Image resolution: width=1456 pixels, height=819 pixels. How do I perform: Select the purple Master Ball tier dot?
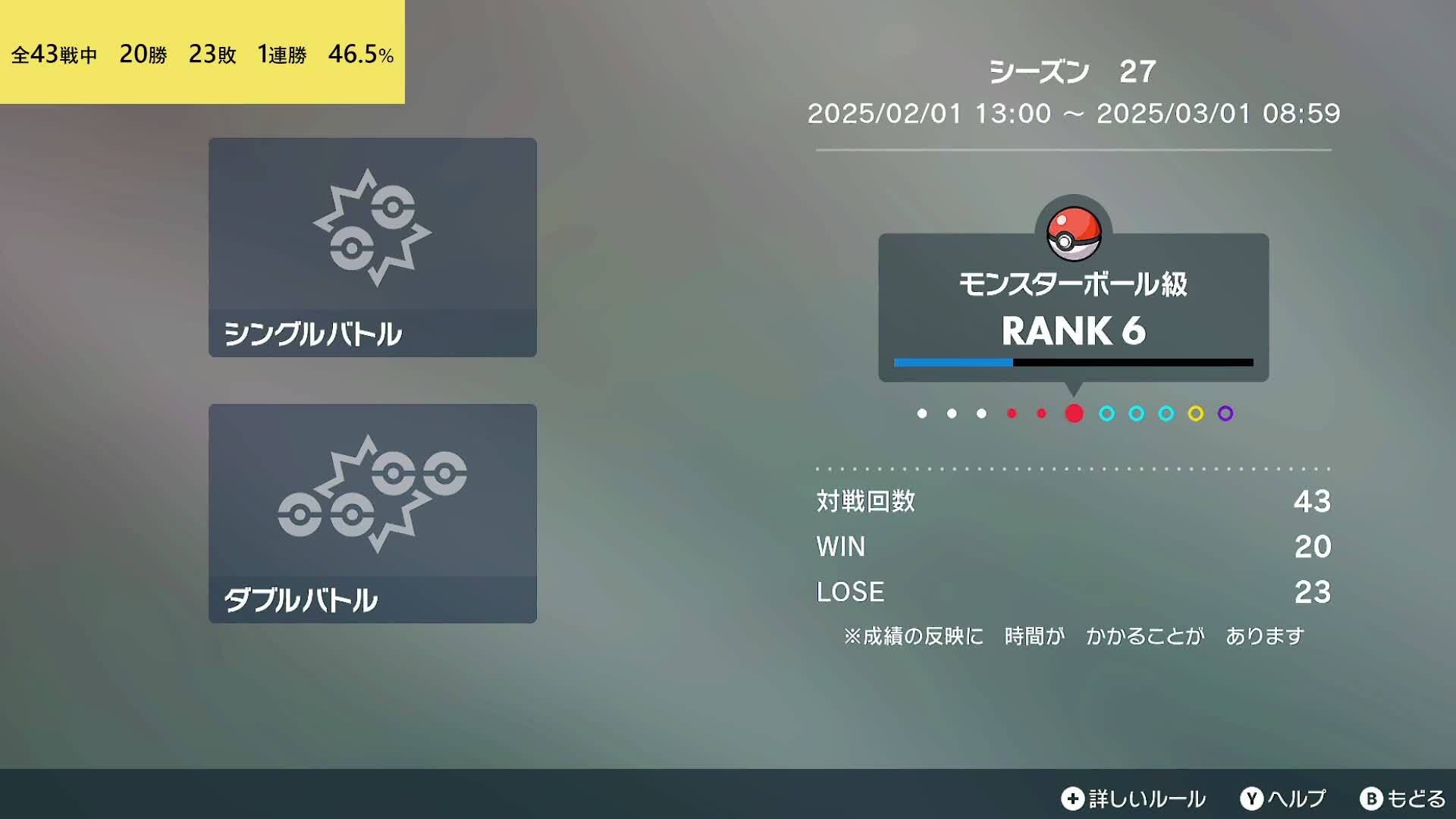pyautogui.click(x=1225, y=414)
